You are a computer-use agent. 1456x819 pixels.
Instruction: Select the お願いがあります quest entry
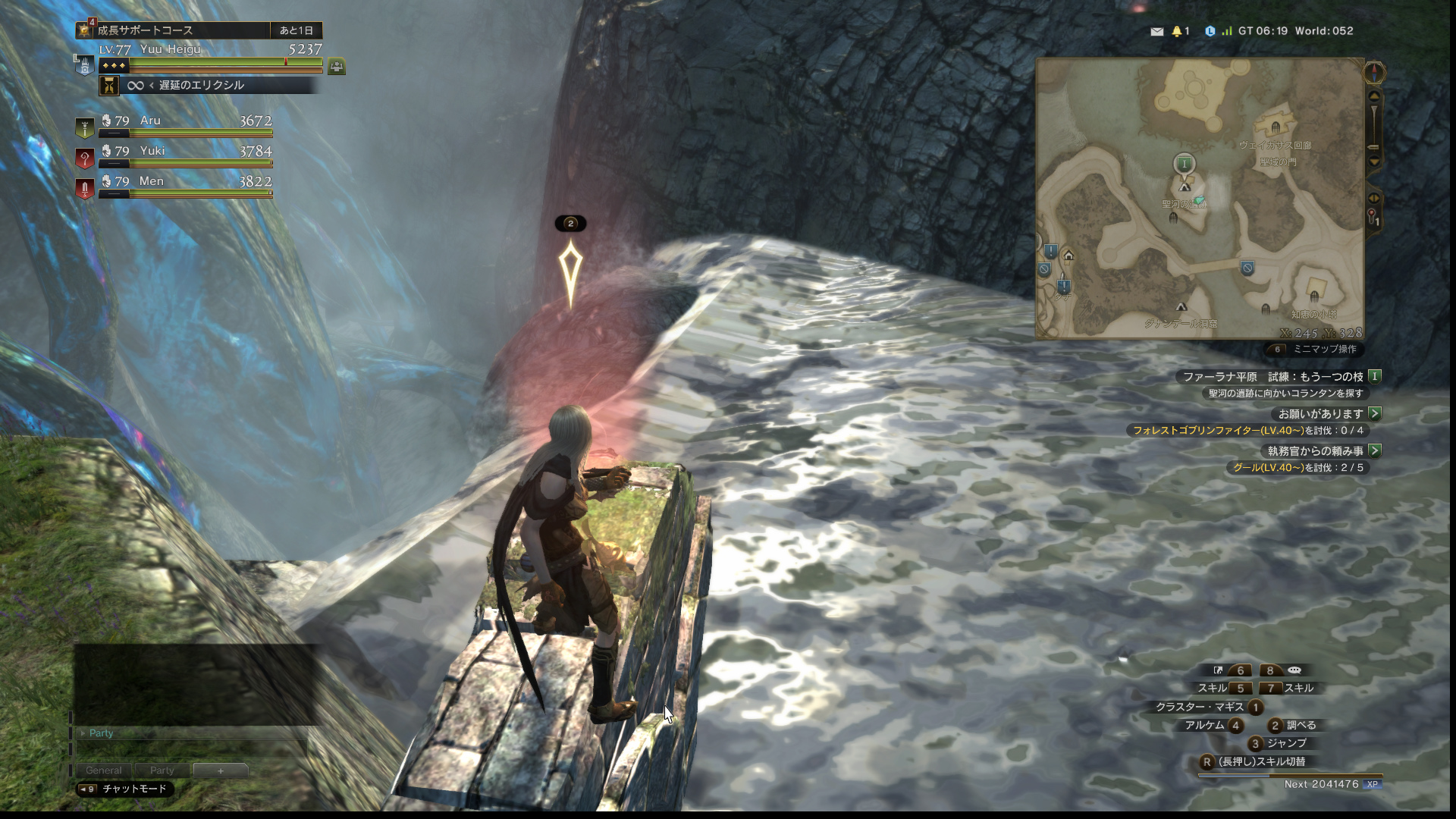click(x=1320, y=413)
